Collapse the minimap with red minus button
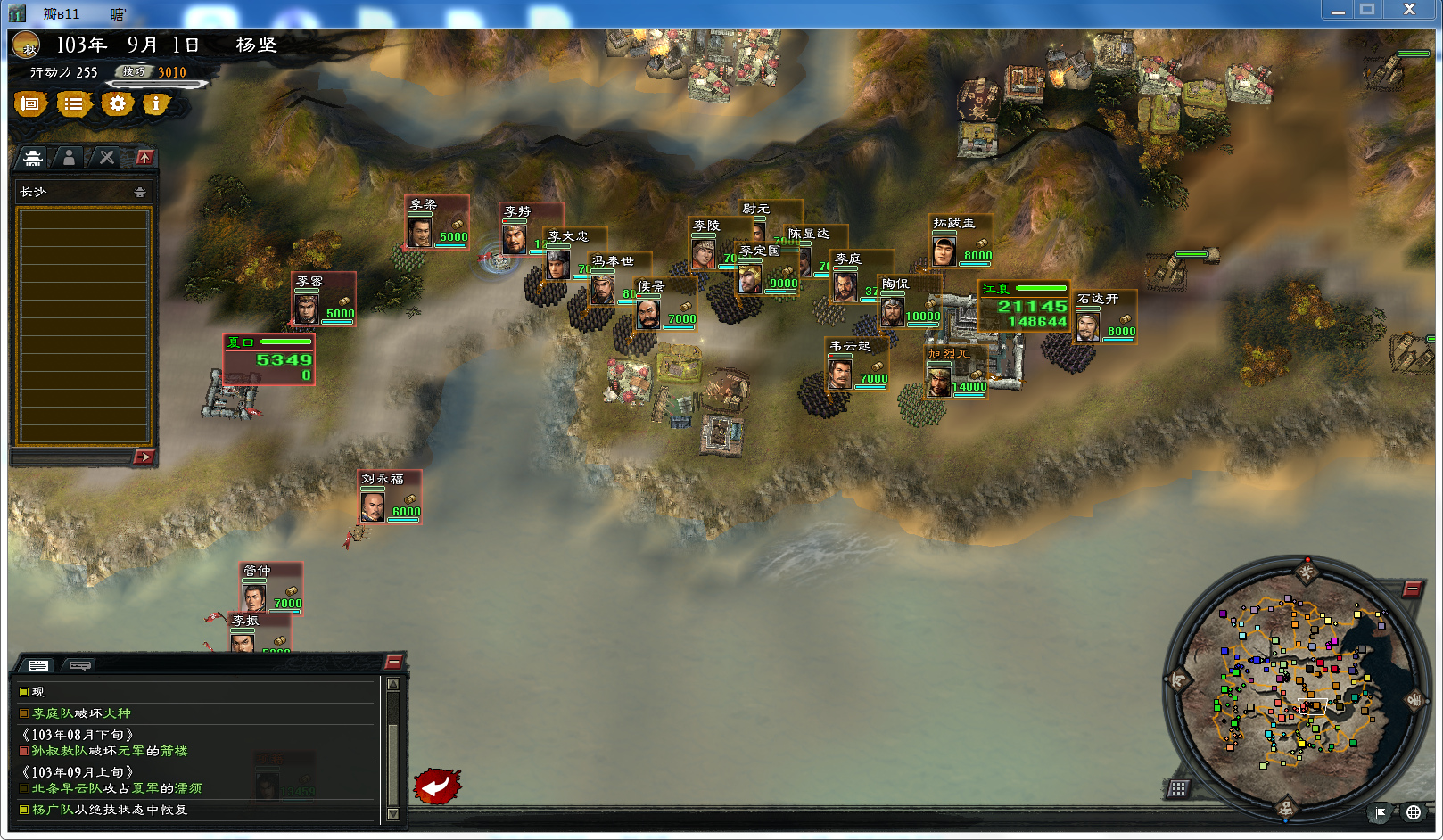 (1411, 589)
